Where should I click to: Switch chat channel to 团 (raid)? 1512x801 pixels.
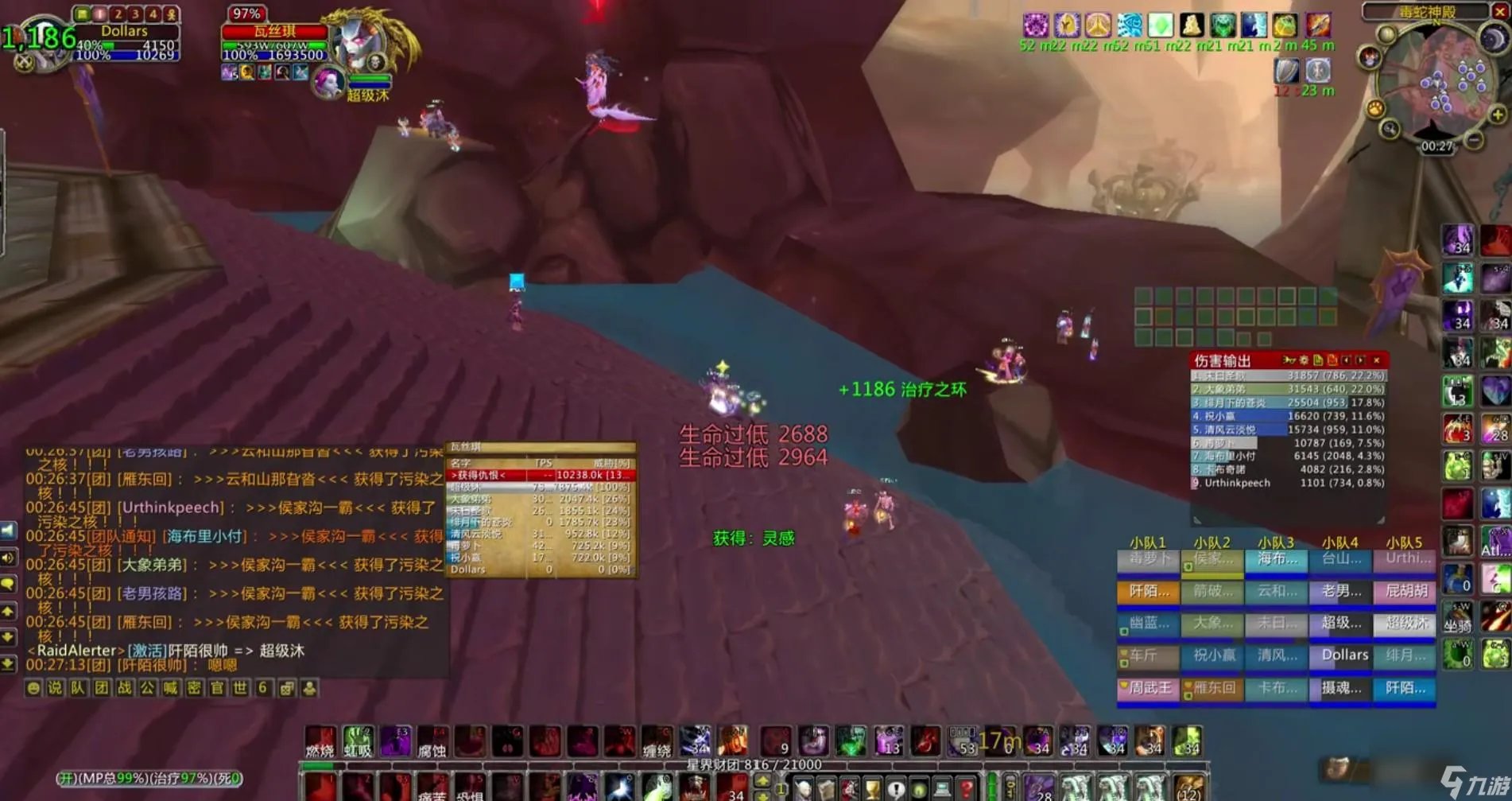[x=102, y=688]
